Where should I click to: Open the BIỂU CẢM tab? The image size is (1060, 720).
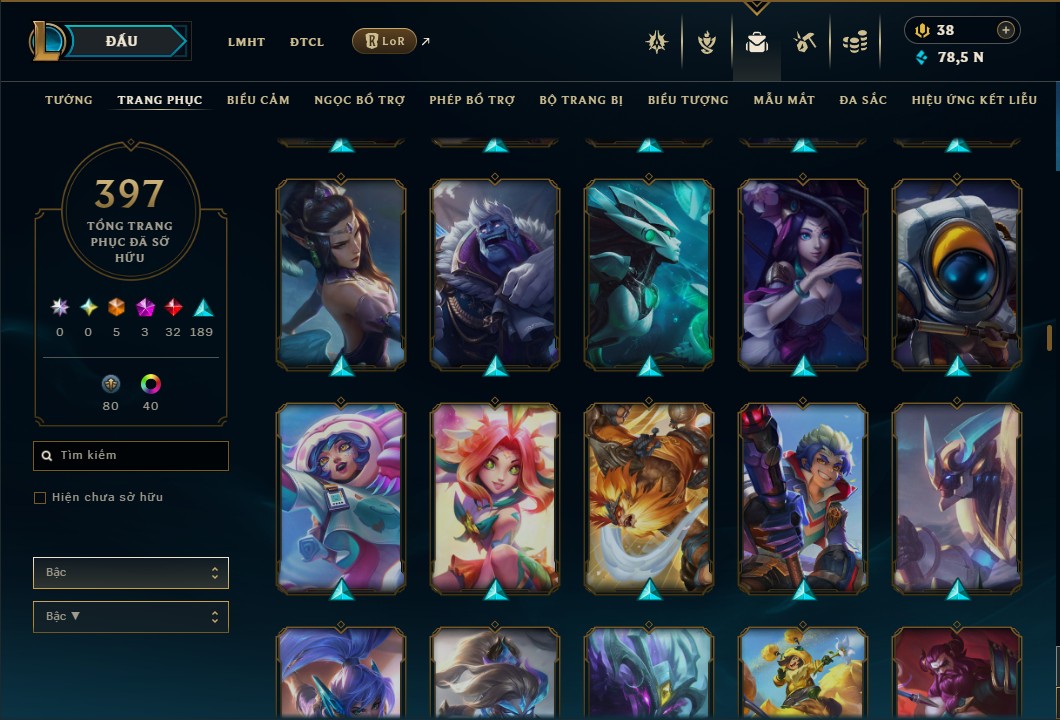pyautogui.click(x=258, y=100)
